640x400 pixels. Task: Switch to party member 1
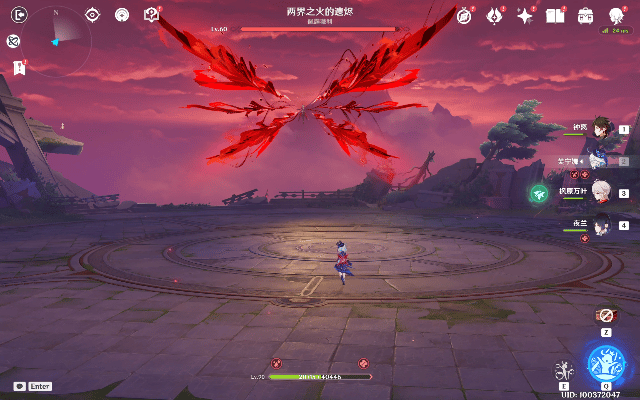[x=599, y=129]
